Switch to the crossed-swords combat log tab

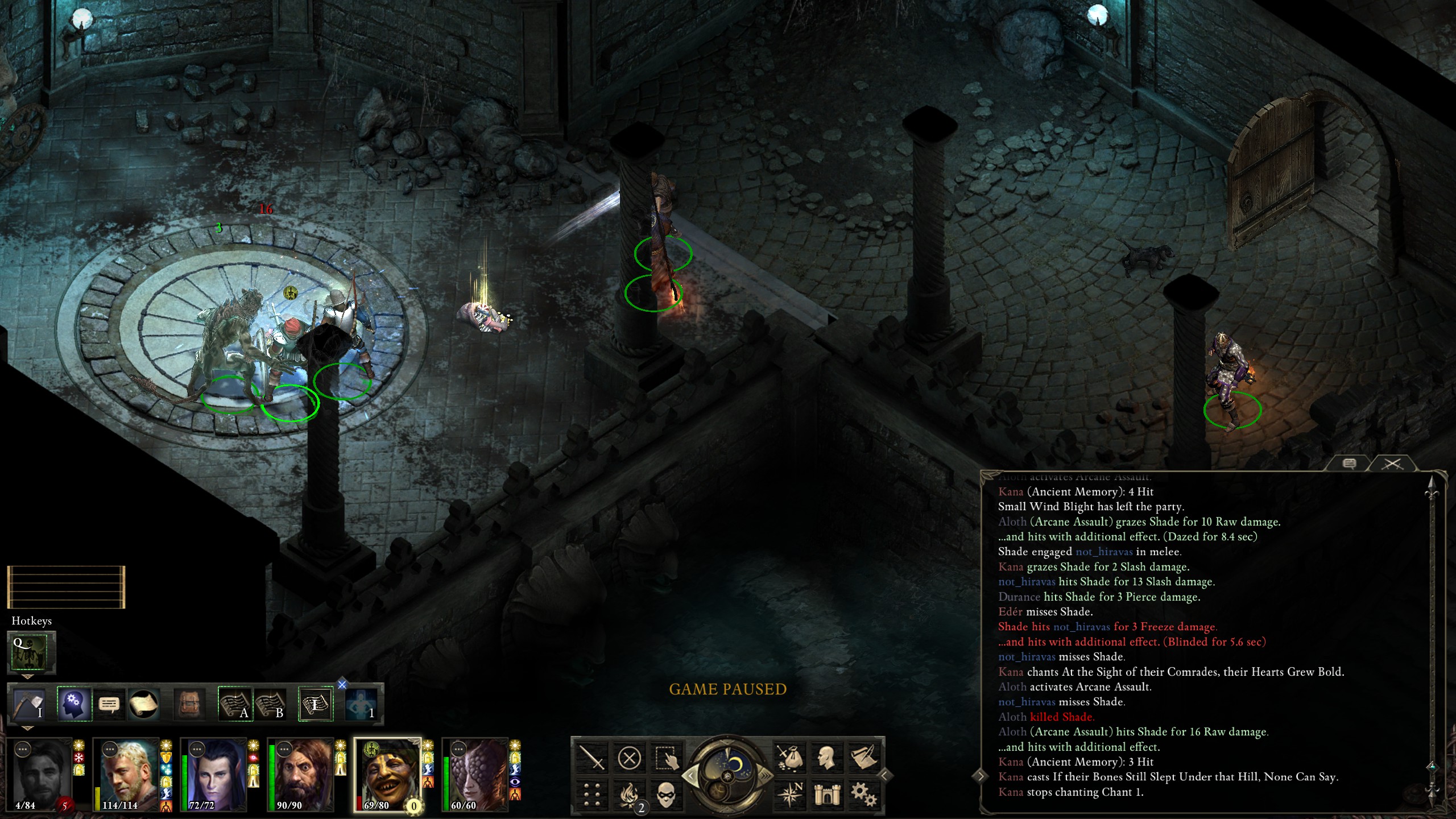[x=1392, y=464]
